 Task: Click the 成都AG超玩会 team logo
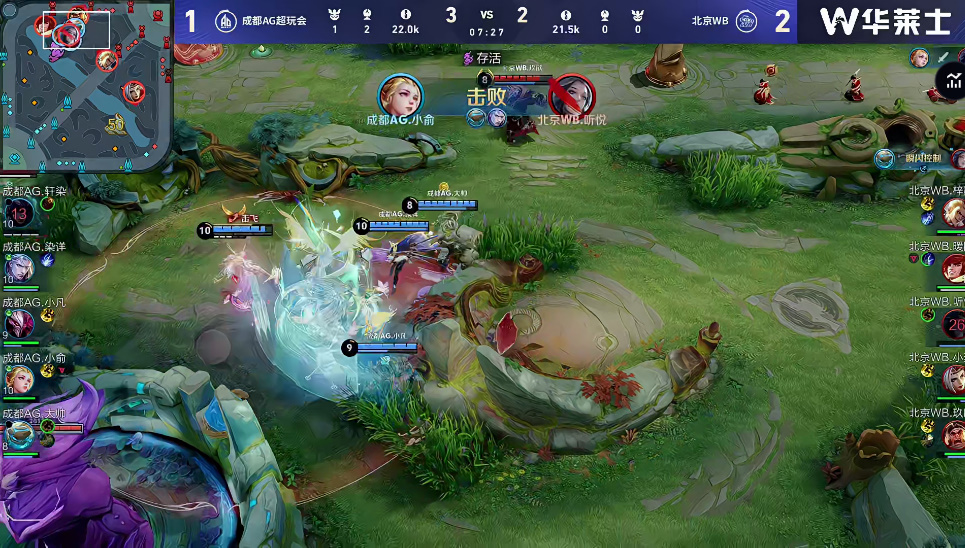[x=226, y=21]
